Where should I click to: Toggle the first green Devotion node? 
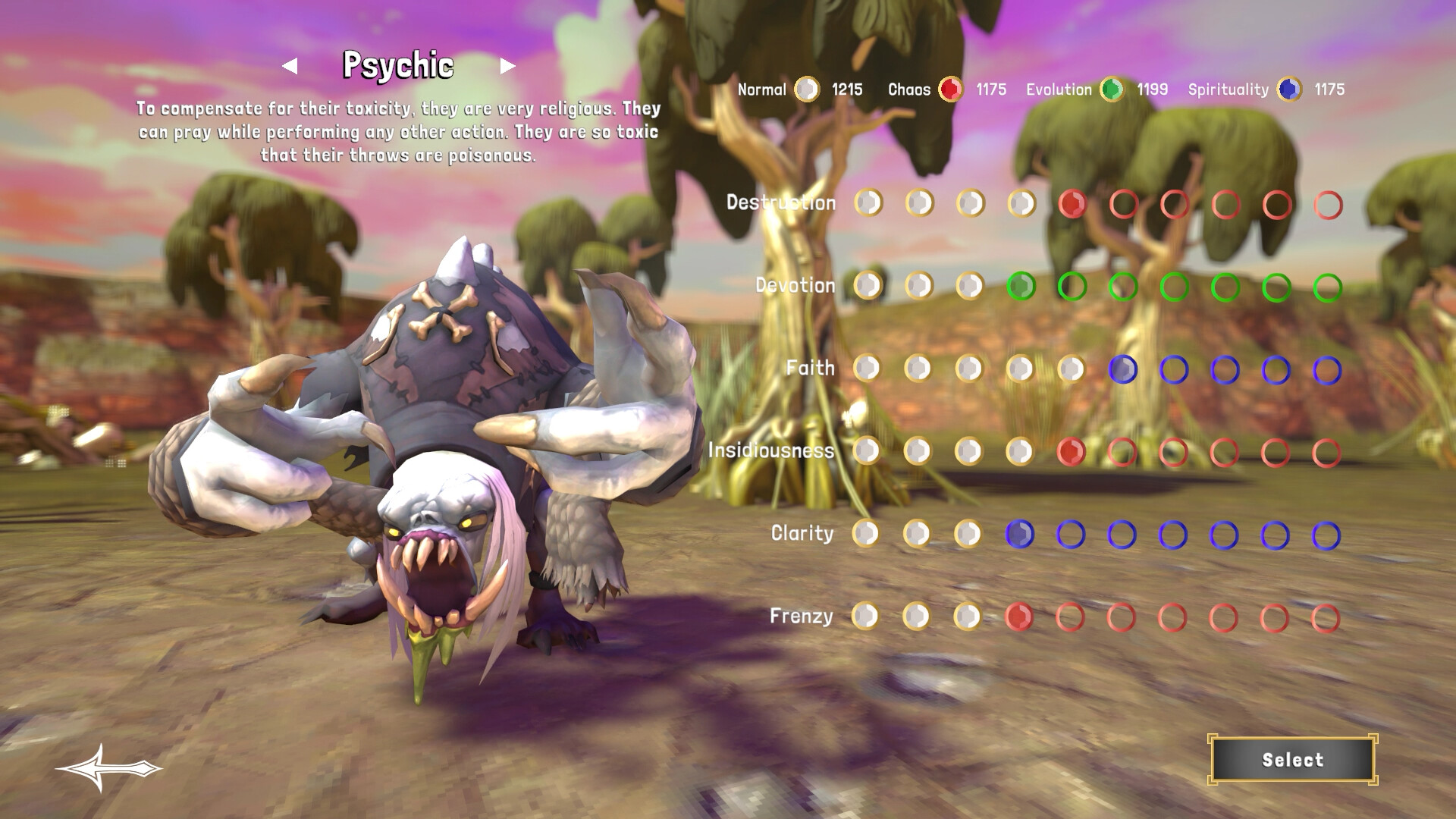point(1023,285)
